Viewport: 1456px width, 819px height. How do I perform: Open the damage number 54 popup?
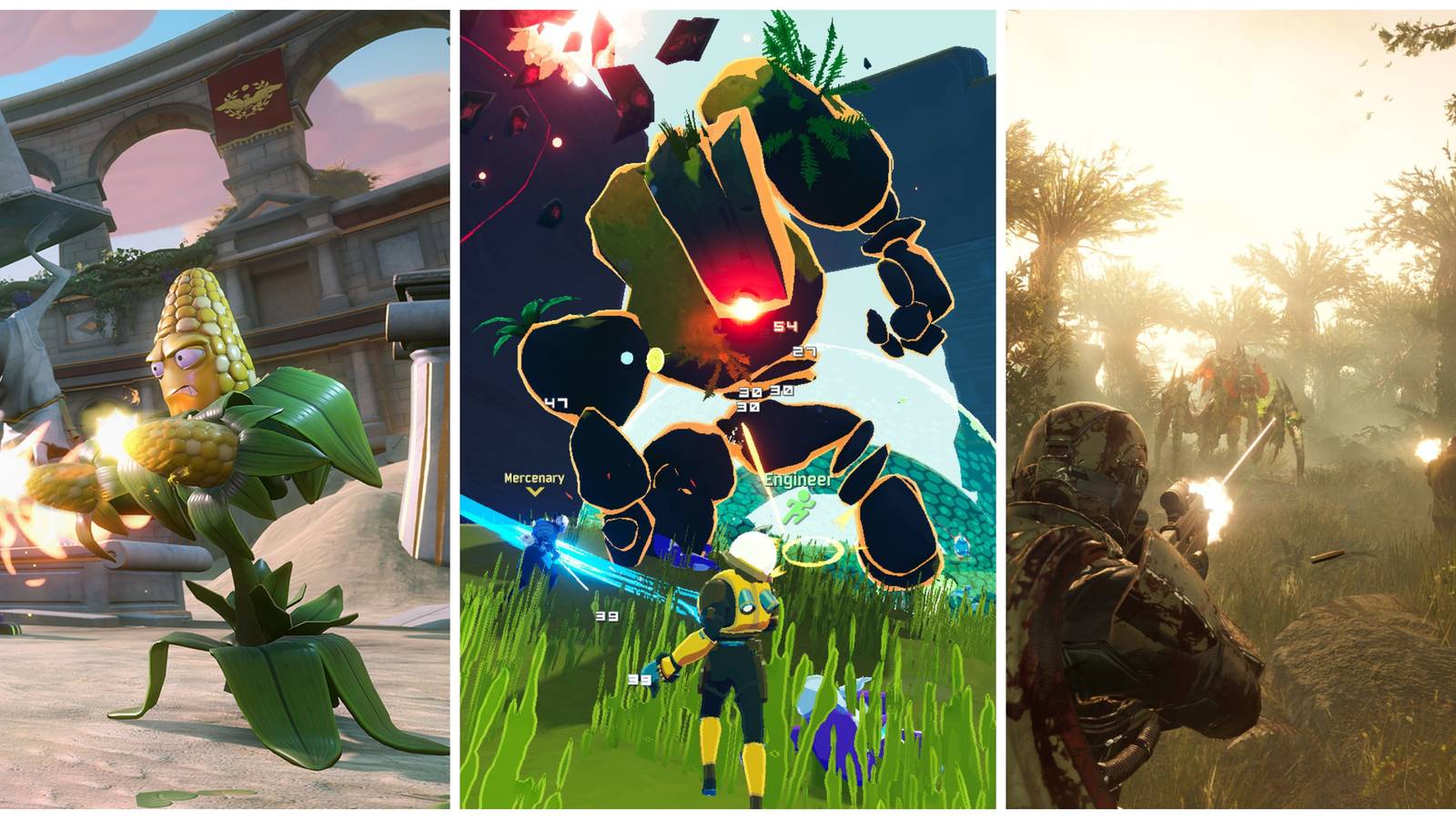click(784, 326)
